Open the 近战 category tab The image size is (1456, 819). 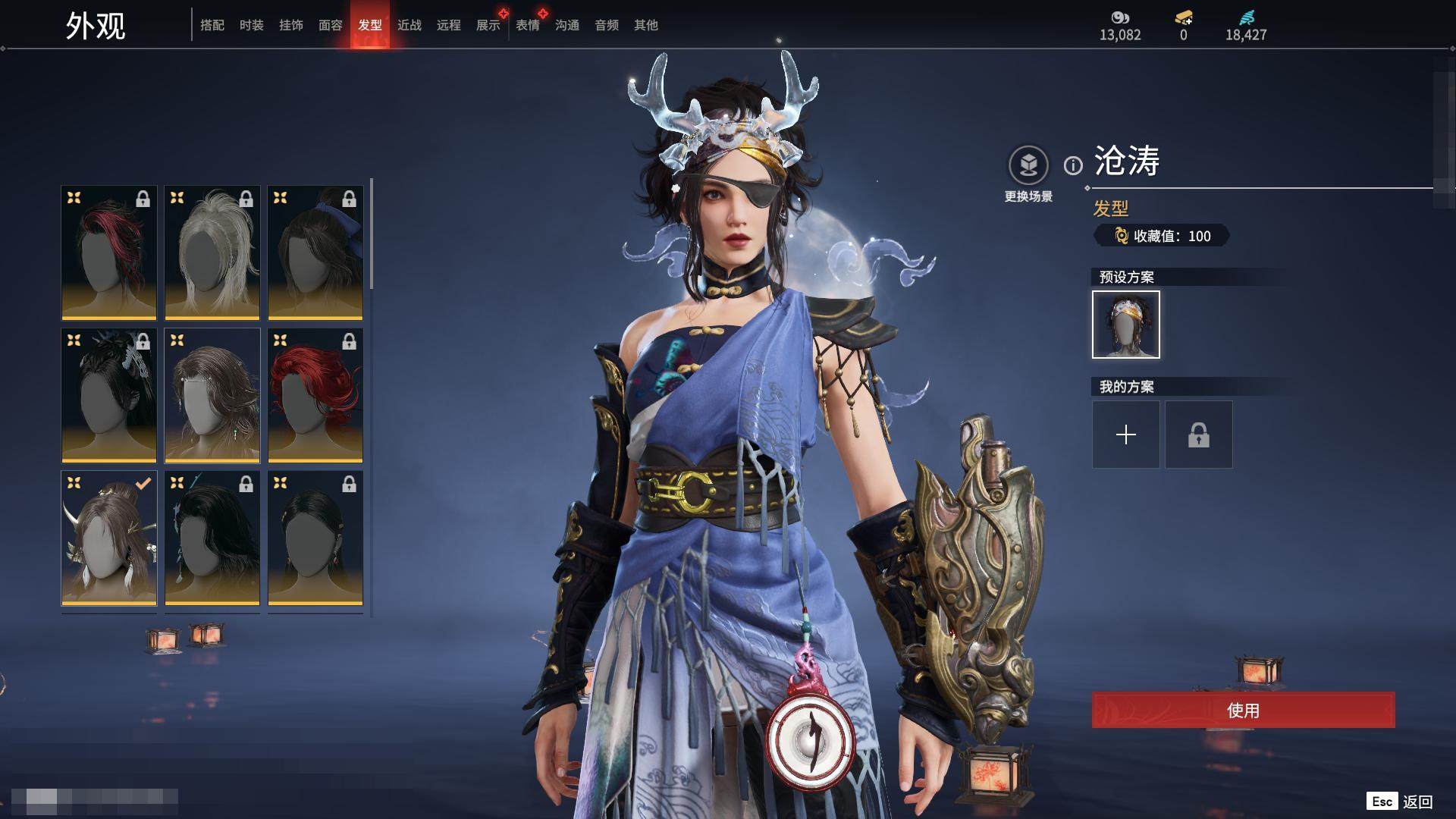coord(409,25)
